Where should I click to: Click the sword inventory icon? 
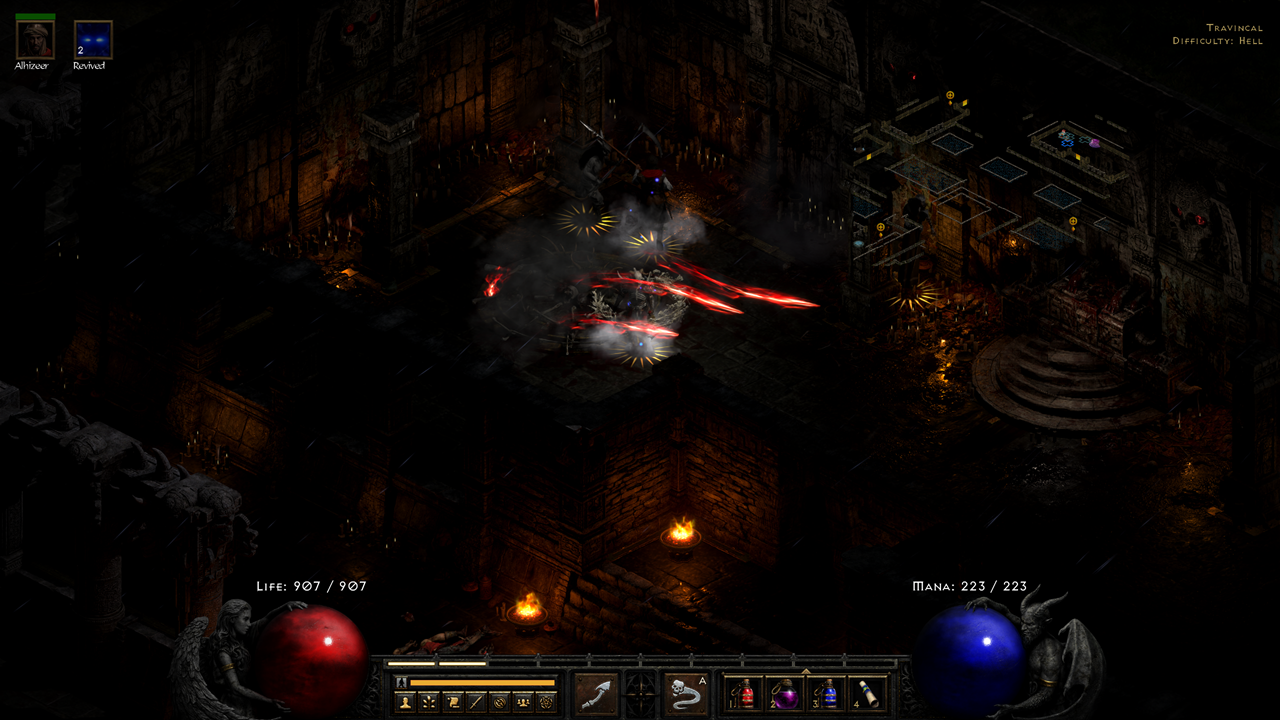pos(477,701)
